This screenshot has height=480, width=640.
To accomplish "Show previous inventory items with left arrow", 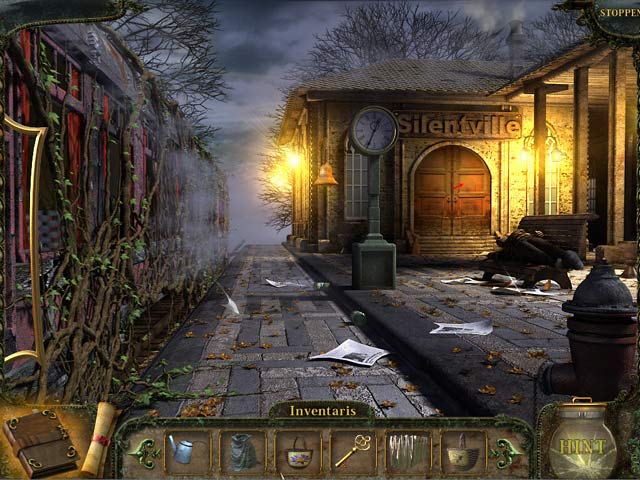I will tap(144, 452).
